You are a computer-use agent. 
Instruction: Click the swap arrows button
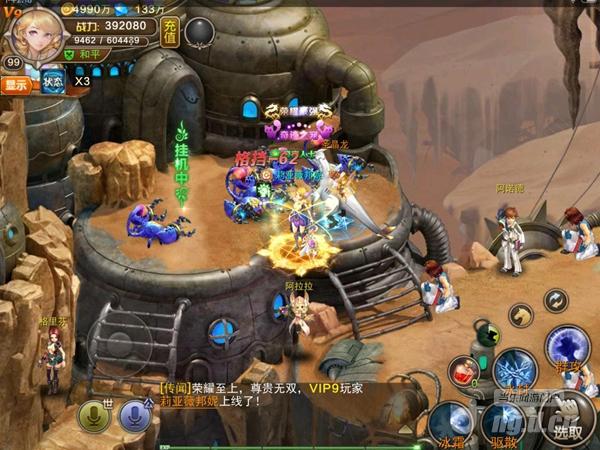tap(555, 300)
